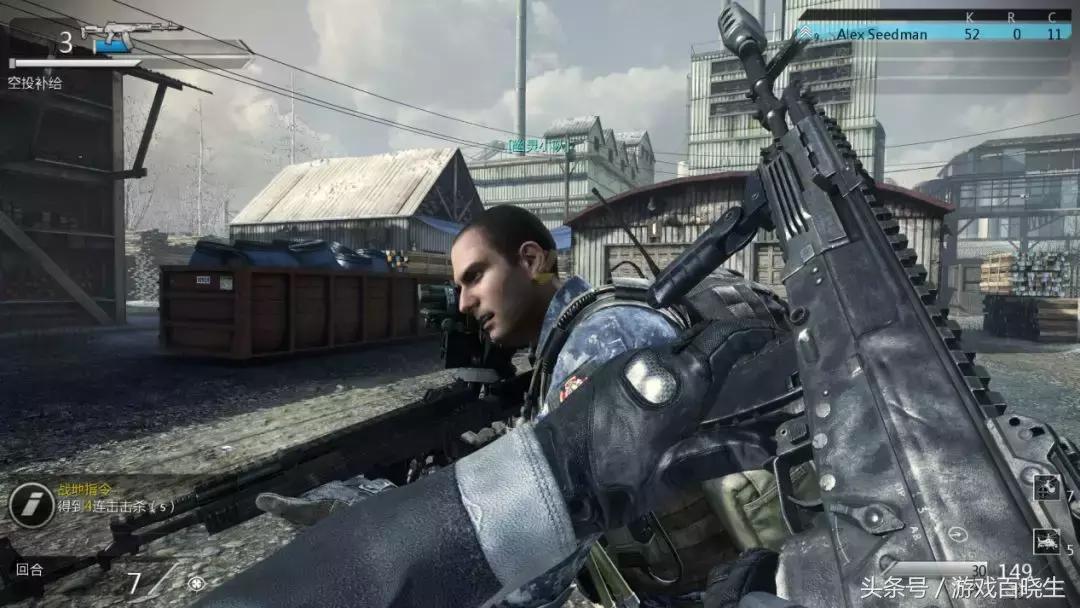Screen dimensions: 1080x608
Task: Click the field order info icon
Action: click(x=30, y=505)
